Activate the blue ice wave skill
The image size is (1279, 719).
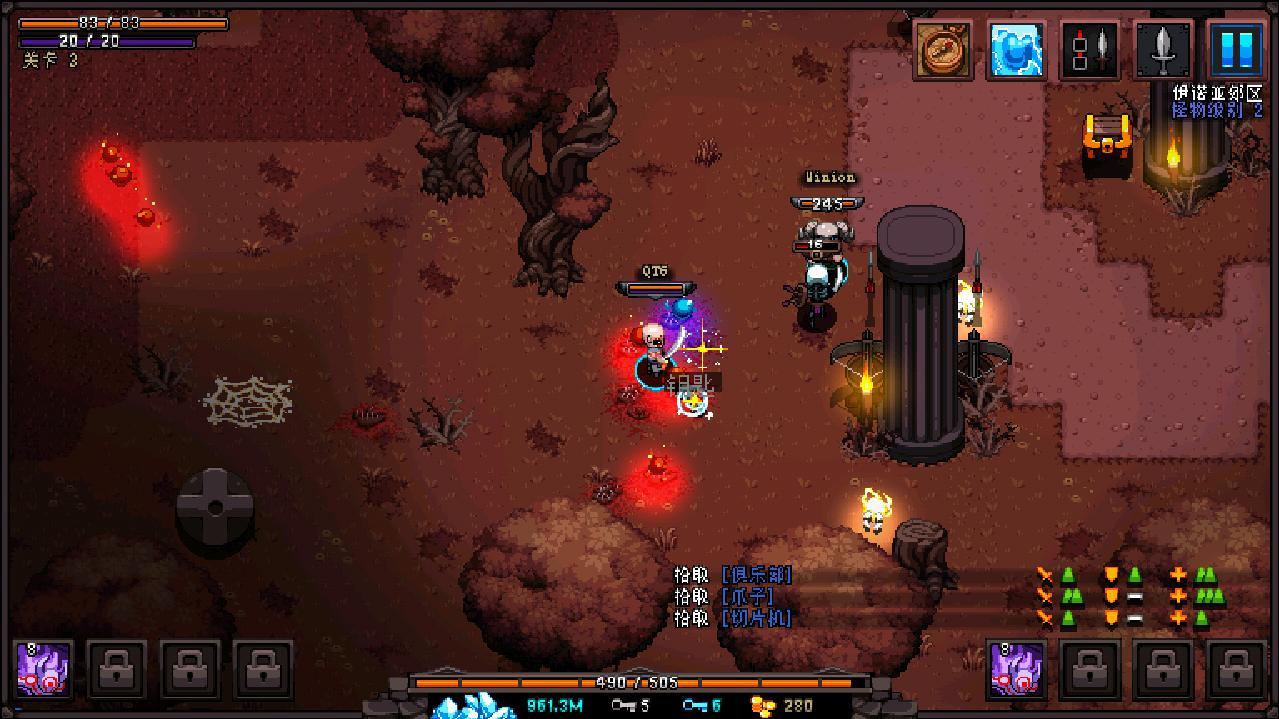[x=1016, y=50]
